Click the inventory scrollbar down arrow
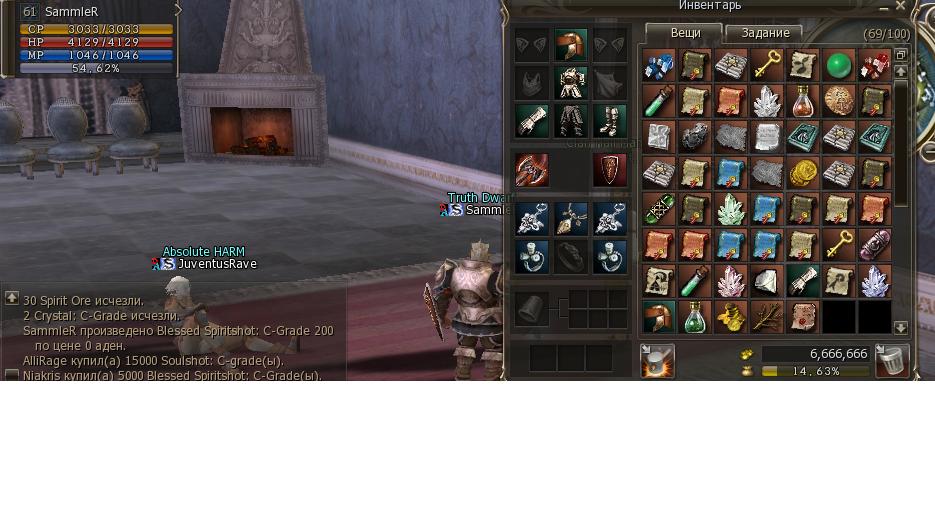Image resolution: width=935 pixels, height=528 pixels. pyautogui.click(x=900, y=327)
